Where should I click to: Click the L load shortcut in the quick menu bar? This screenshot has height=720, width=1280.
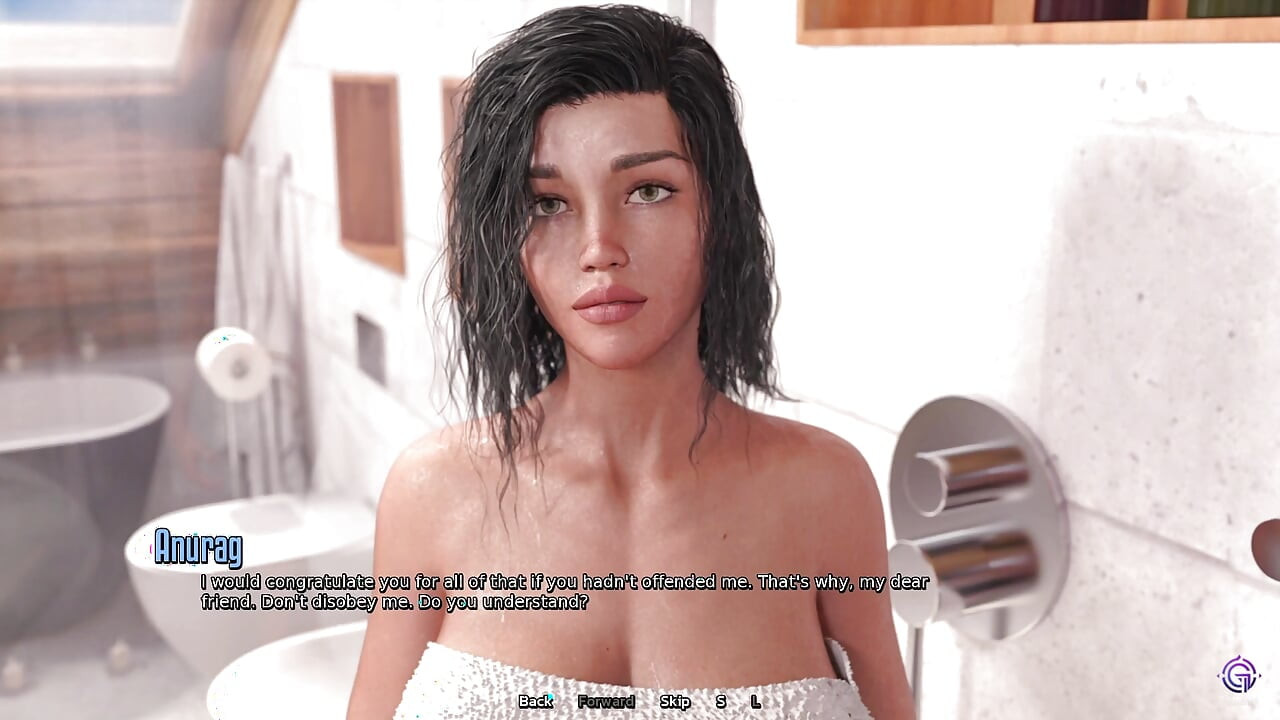point(756,702)
